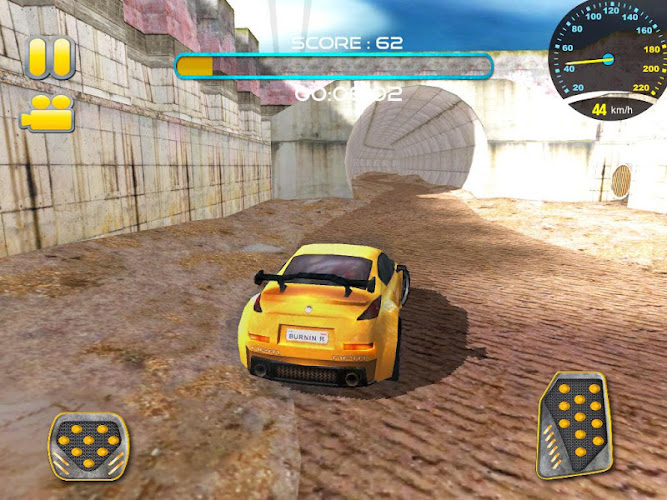Switch camera view using the camera icon
Image resolution: width=667 pixels, height=500 pixels.
(48, 113)
